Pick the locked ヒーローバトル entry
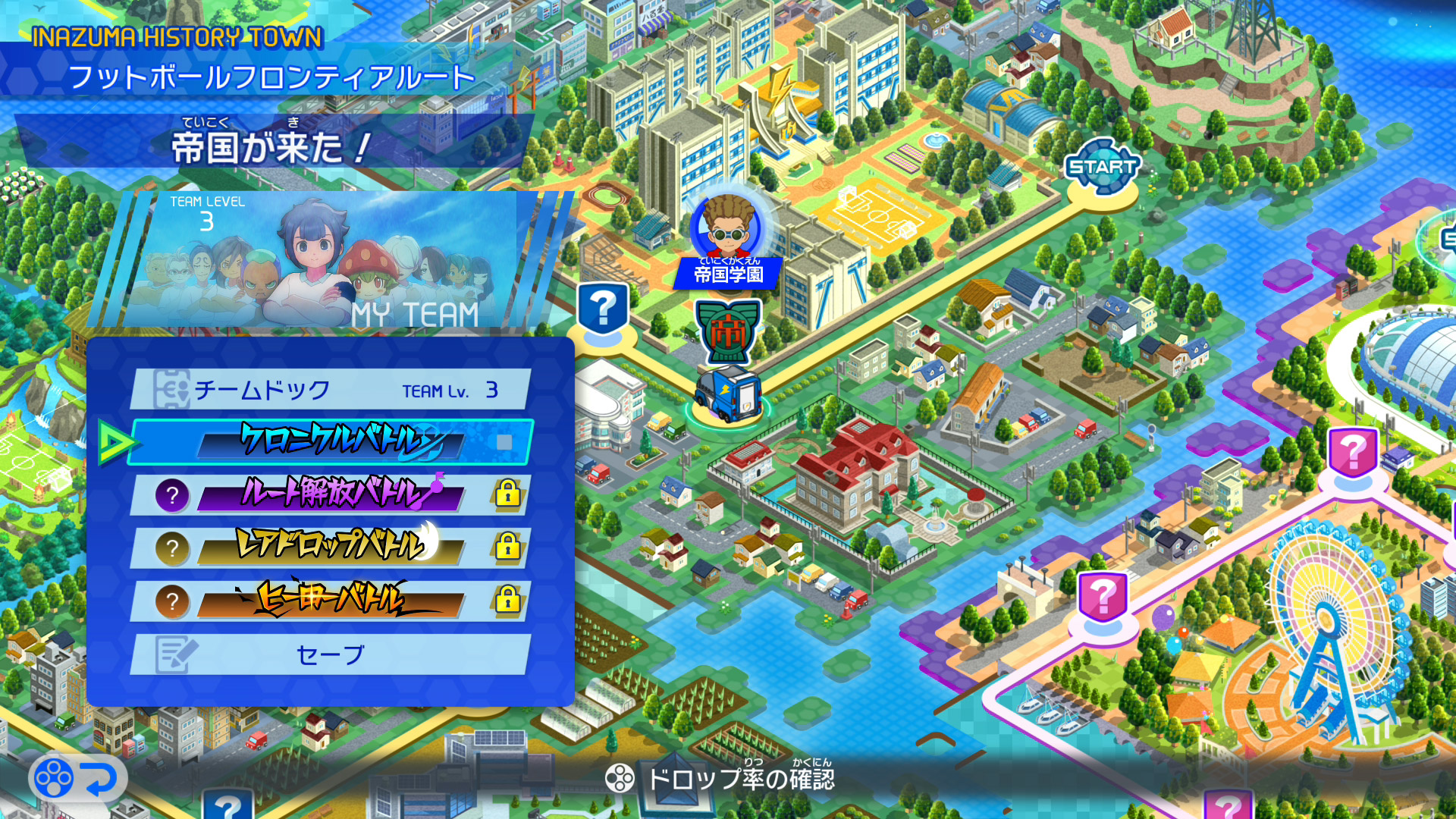 click(x=331, y=601)
